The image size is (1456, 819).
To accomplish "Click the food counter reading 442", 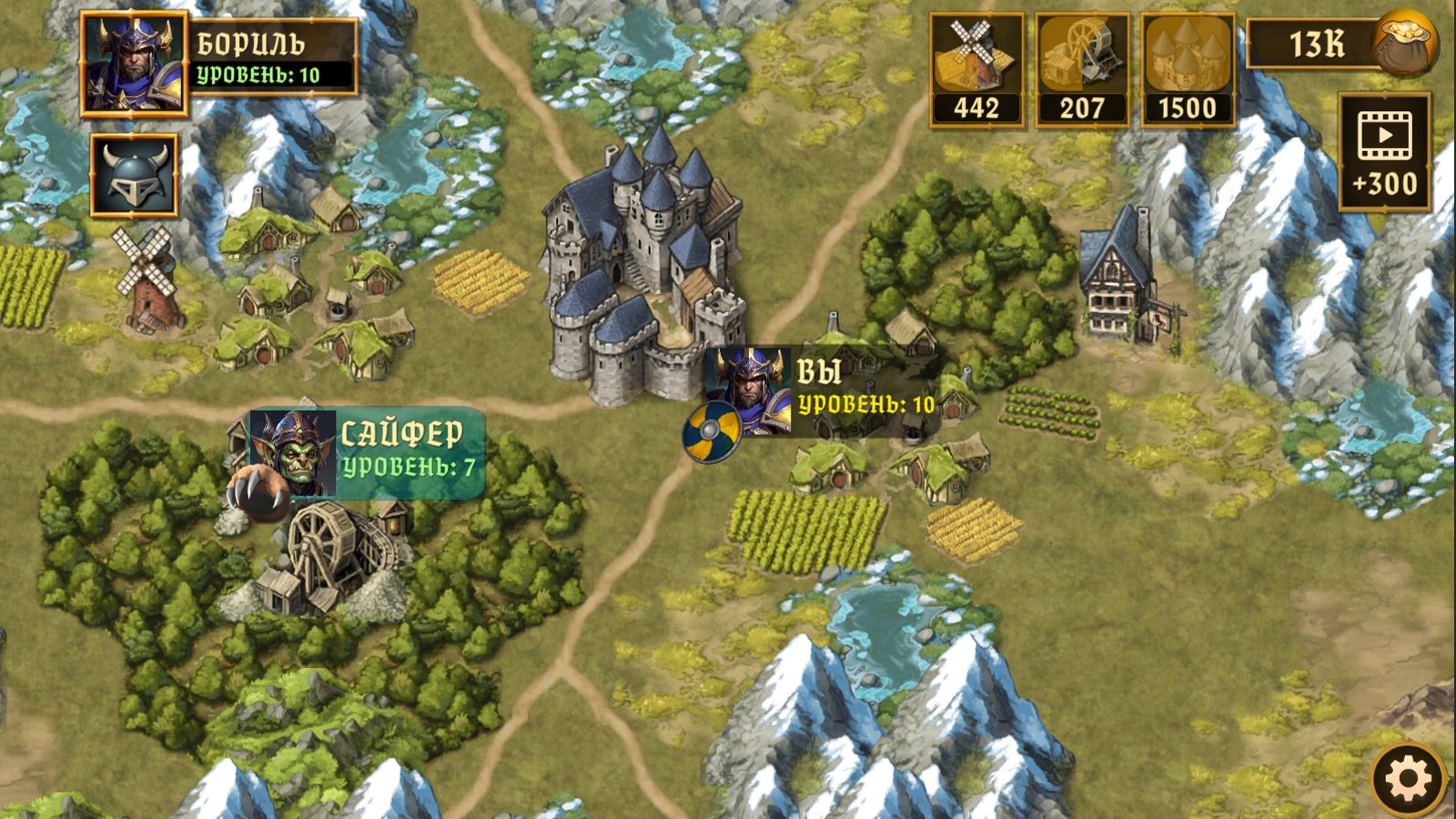I will [976, 109].
